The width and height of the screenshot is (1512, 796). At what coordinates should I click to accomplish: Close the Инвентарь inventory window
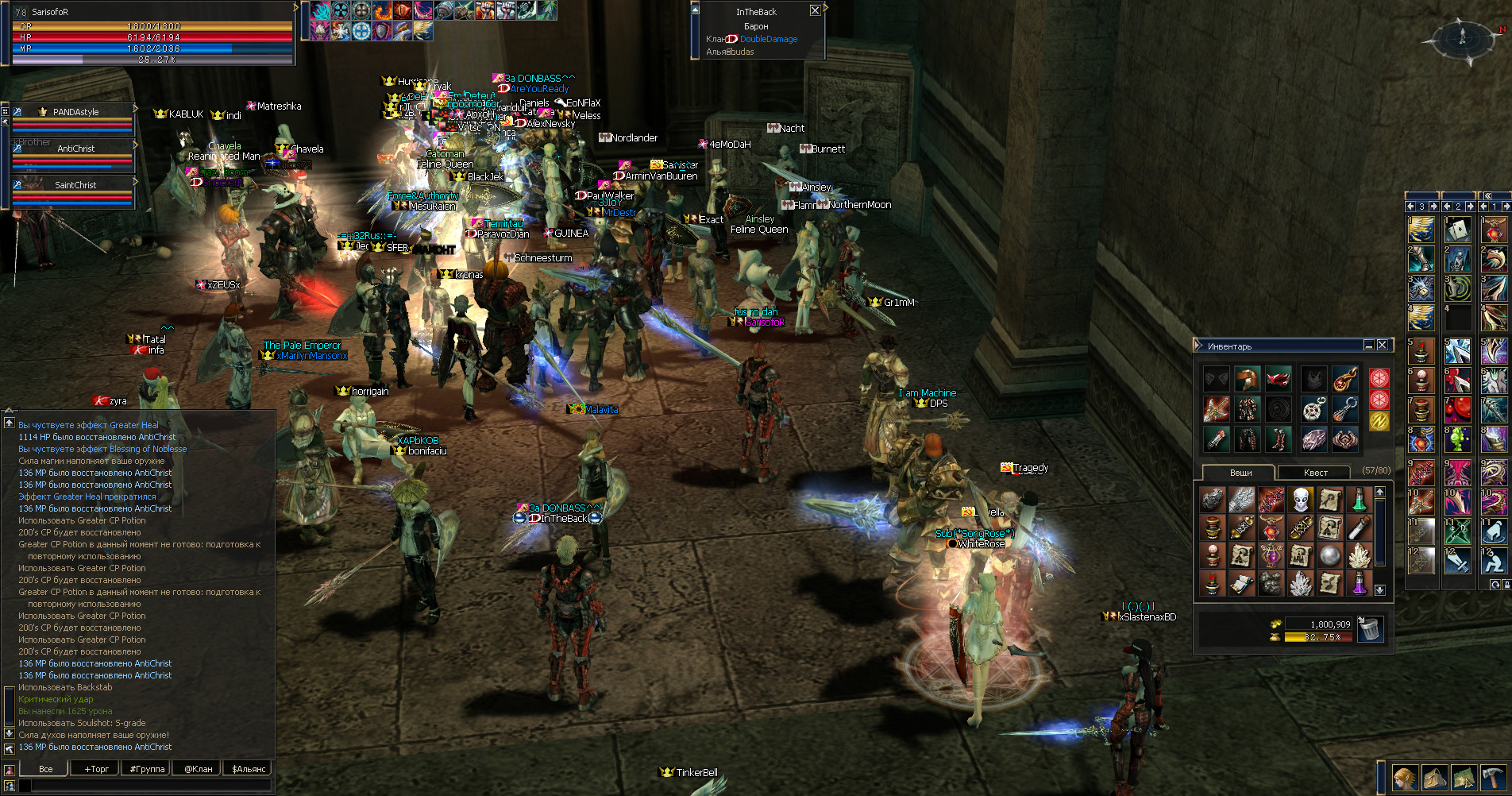pyautogui.click(x=1383, y=346)
